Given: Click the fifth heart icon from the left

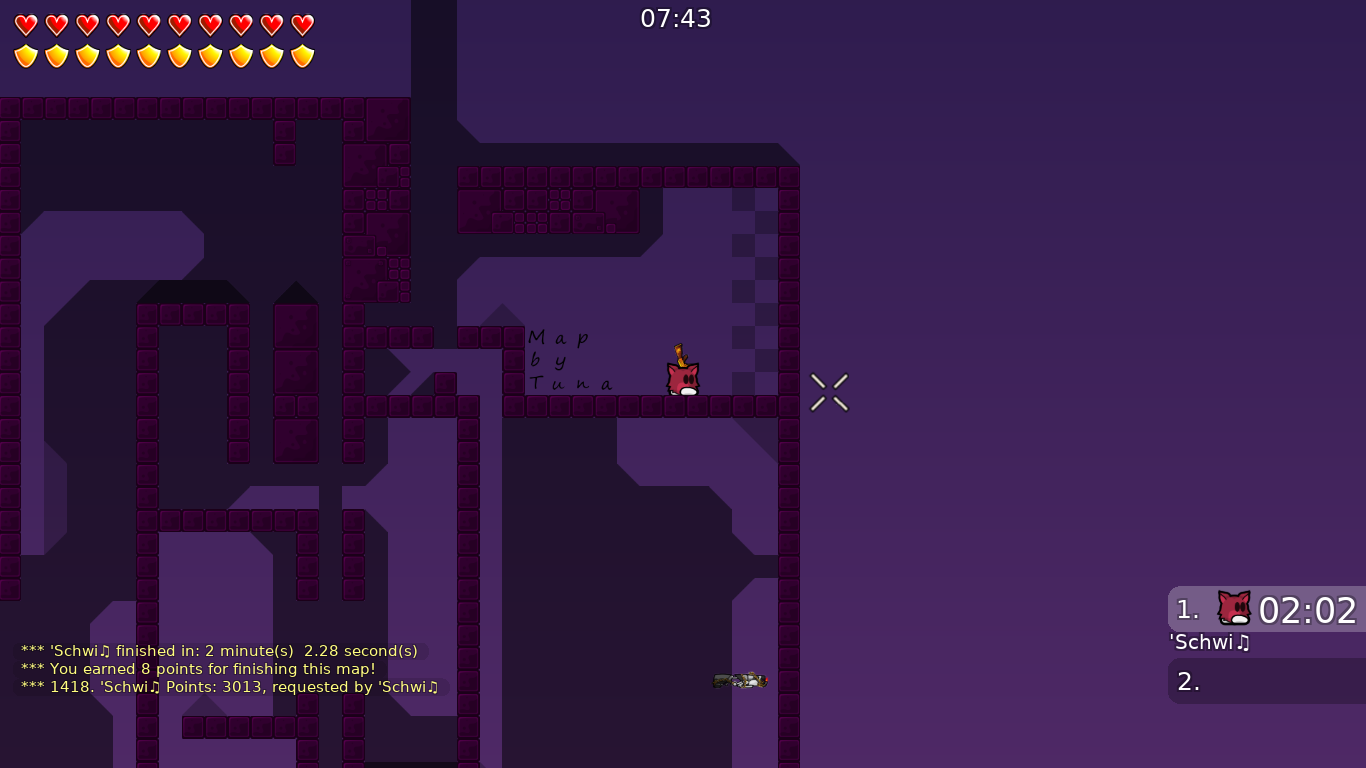Looking at the screenshot, I should coord(147,25).
